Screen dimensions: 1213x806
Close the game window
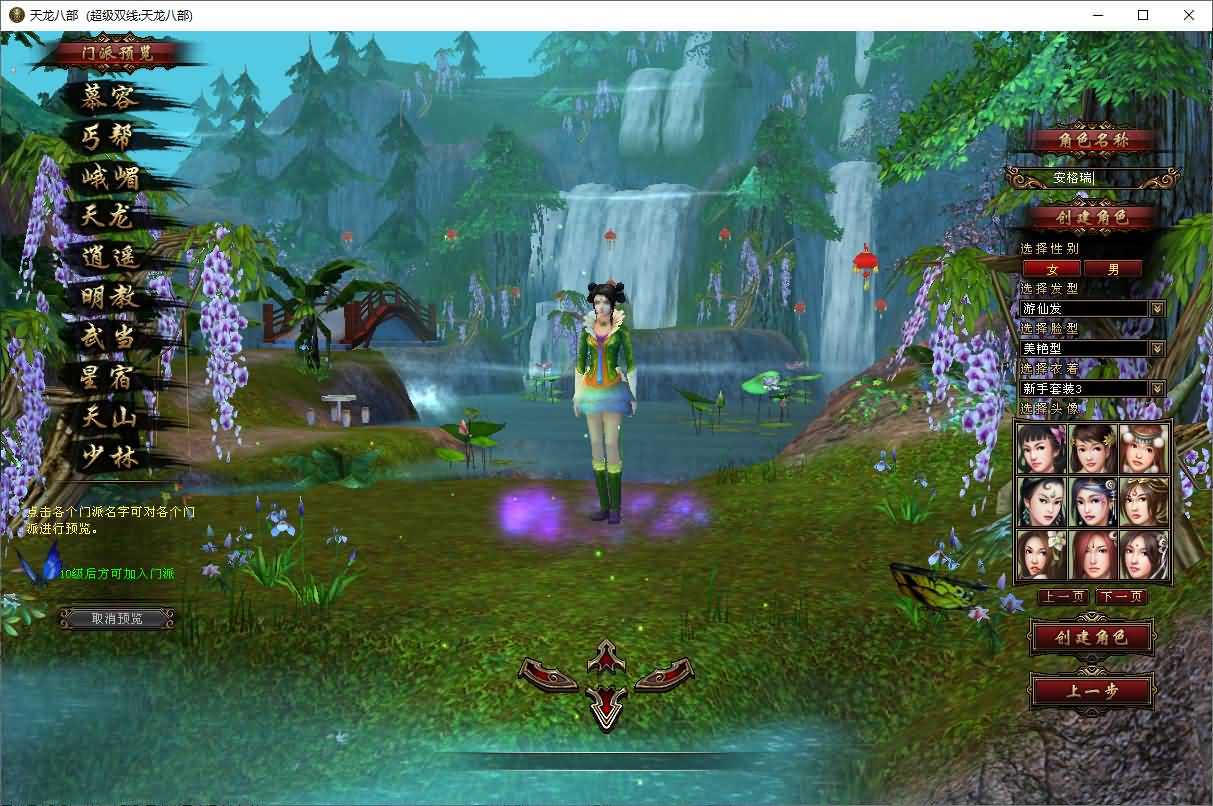point(1188,15)
